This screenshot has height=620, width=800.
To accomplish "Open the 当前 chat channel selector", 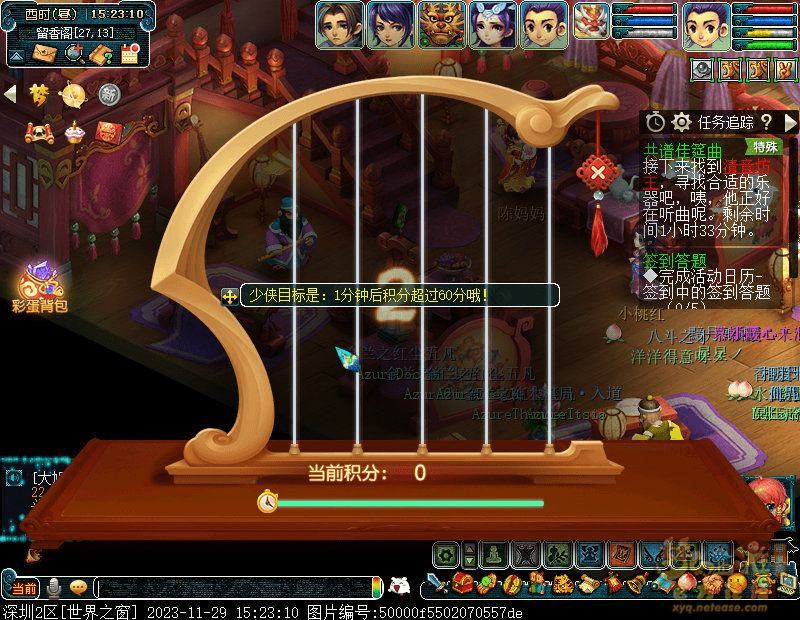I will pyautogui.click(x=24, y=587).
